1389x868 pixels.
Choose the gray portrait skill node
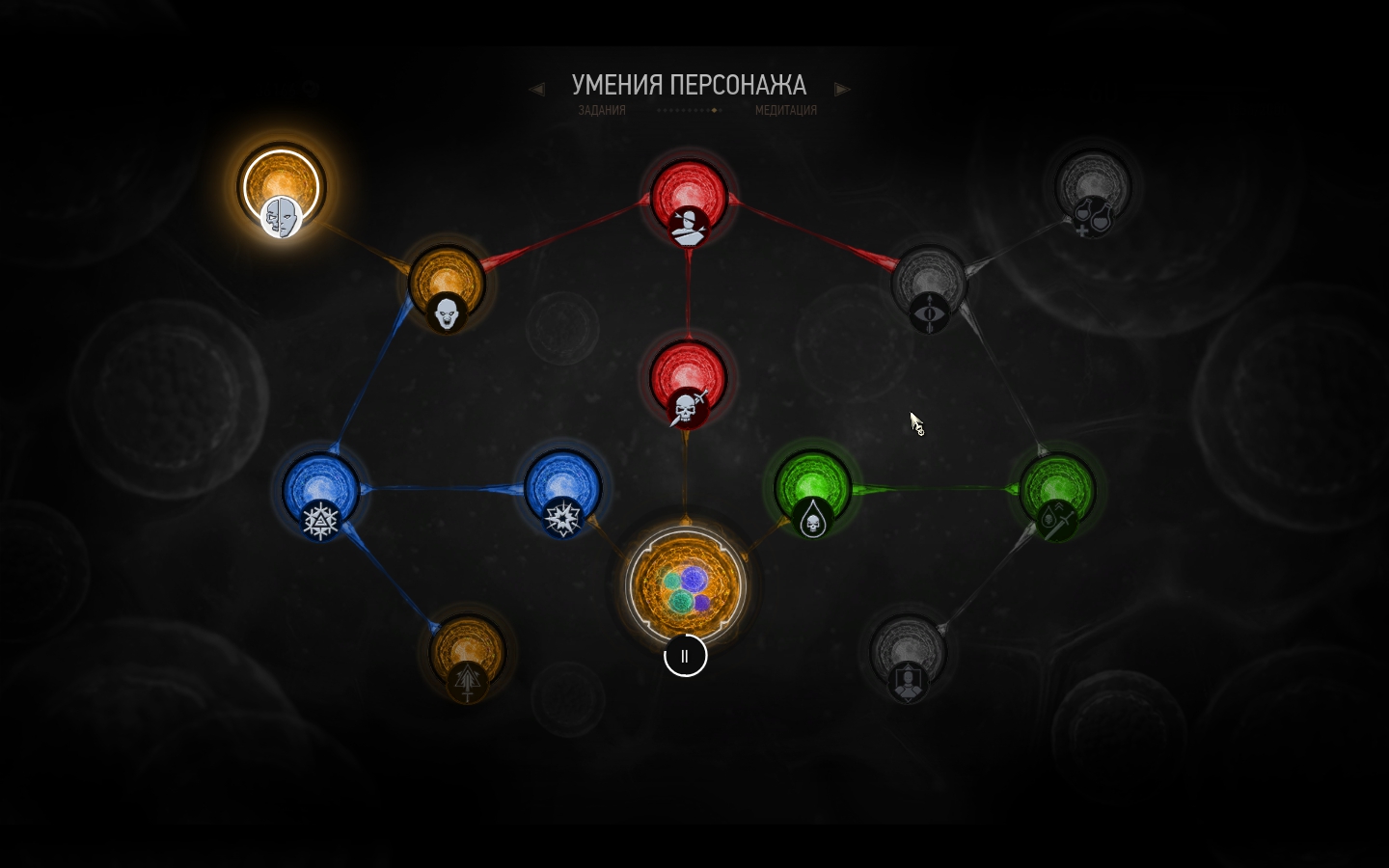[x=907, y=657]
